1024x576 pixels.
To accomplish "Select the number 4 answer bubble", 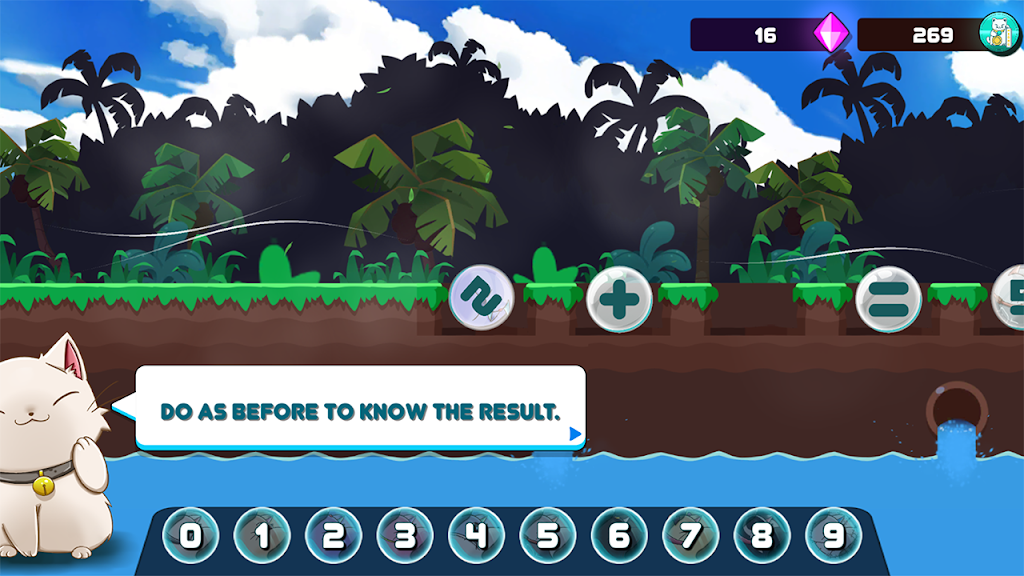I will point(477,537).
